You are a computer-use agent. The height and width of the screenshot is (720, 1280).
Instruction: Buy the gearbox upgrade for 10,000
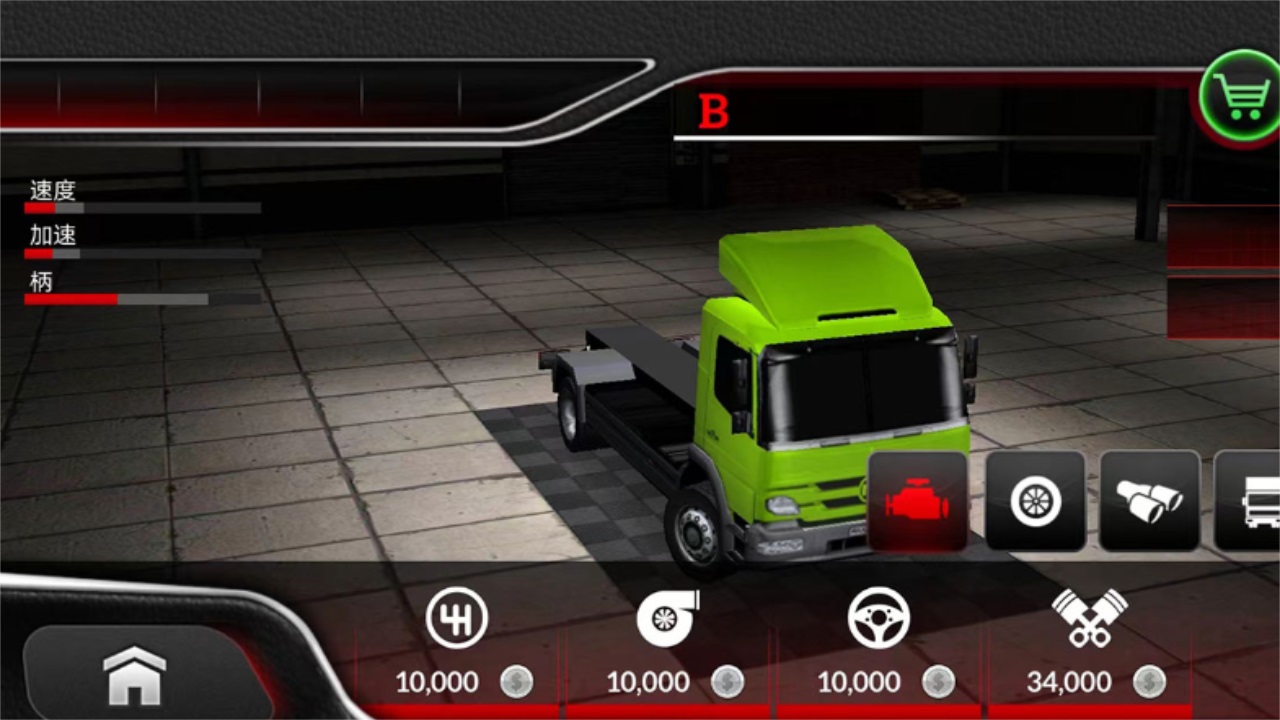point(458,643)
